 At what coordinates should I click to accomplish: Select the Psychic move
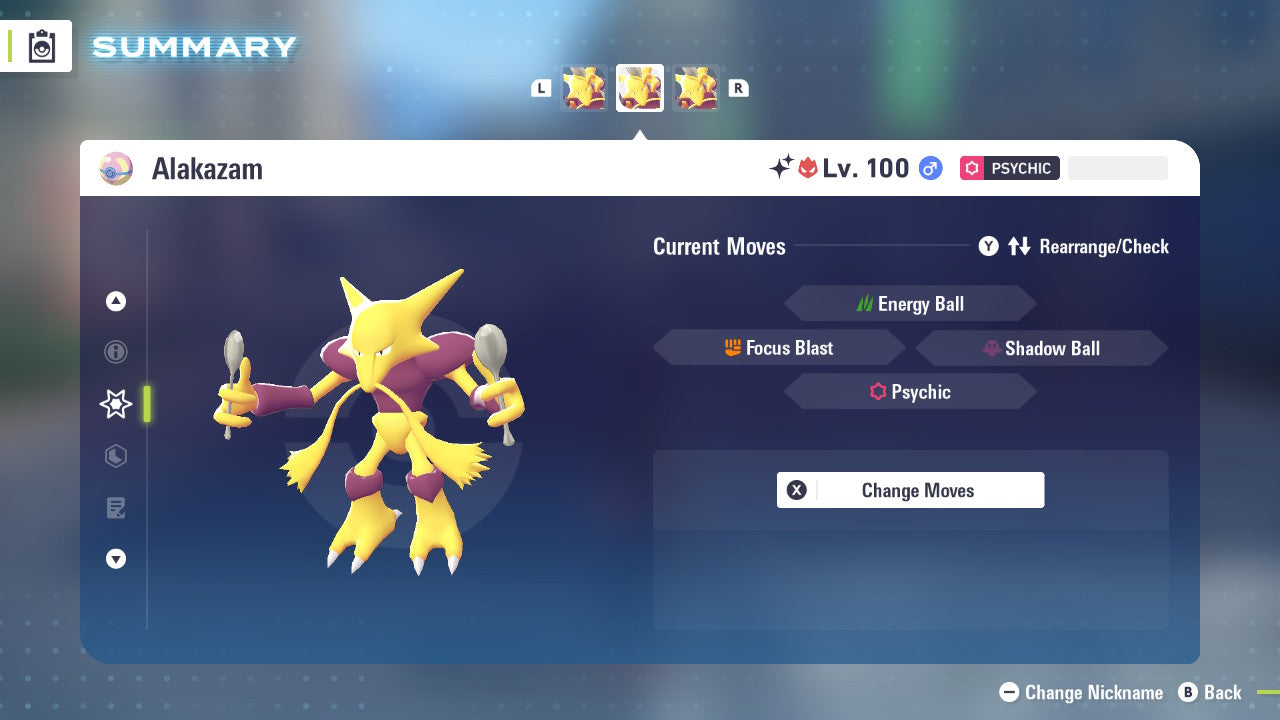click(x=910, y=391)
